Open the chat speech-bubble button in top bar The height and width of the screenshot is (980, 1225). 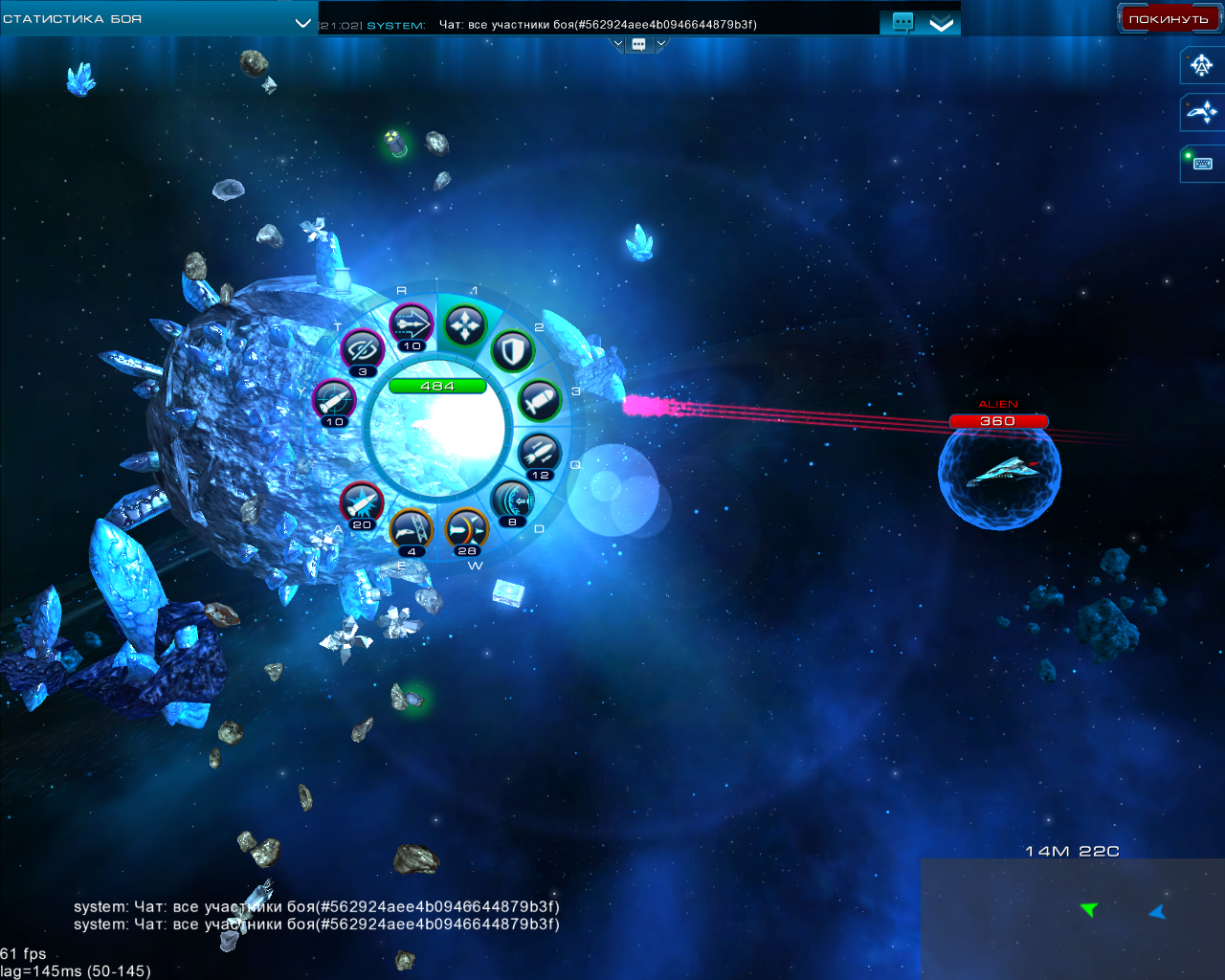pyautogui.click(x=902, y=23)
